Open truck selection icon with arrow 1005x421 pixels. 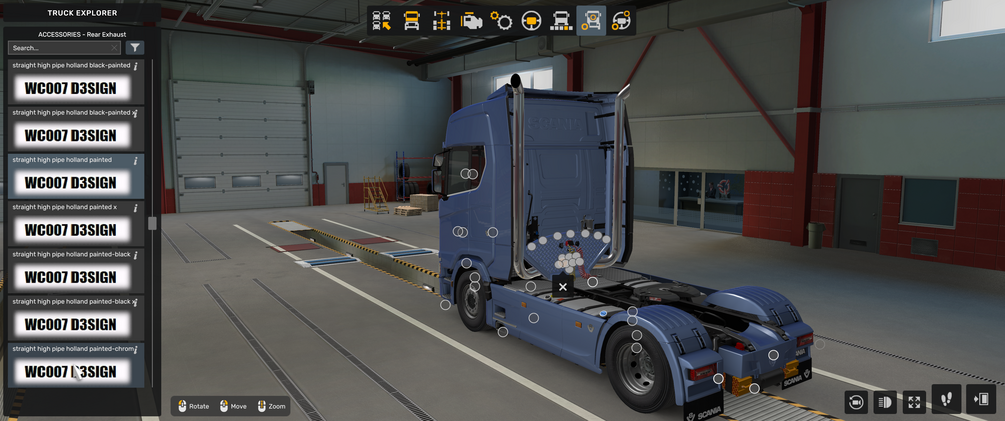382,21
